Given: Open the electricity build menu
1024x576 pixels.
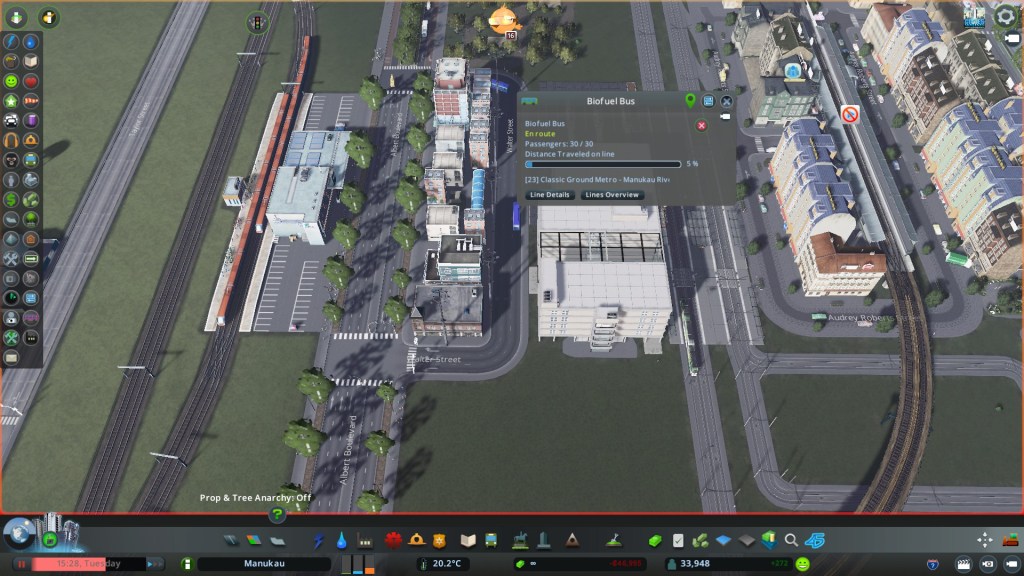Looking at the screenshot, I should click(319, 540).
